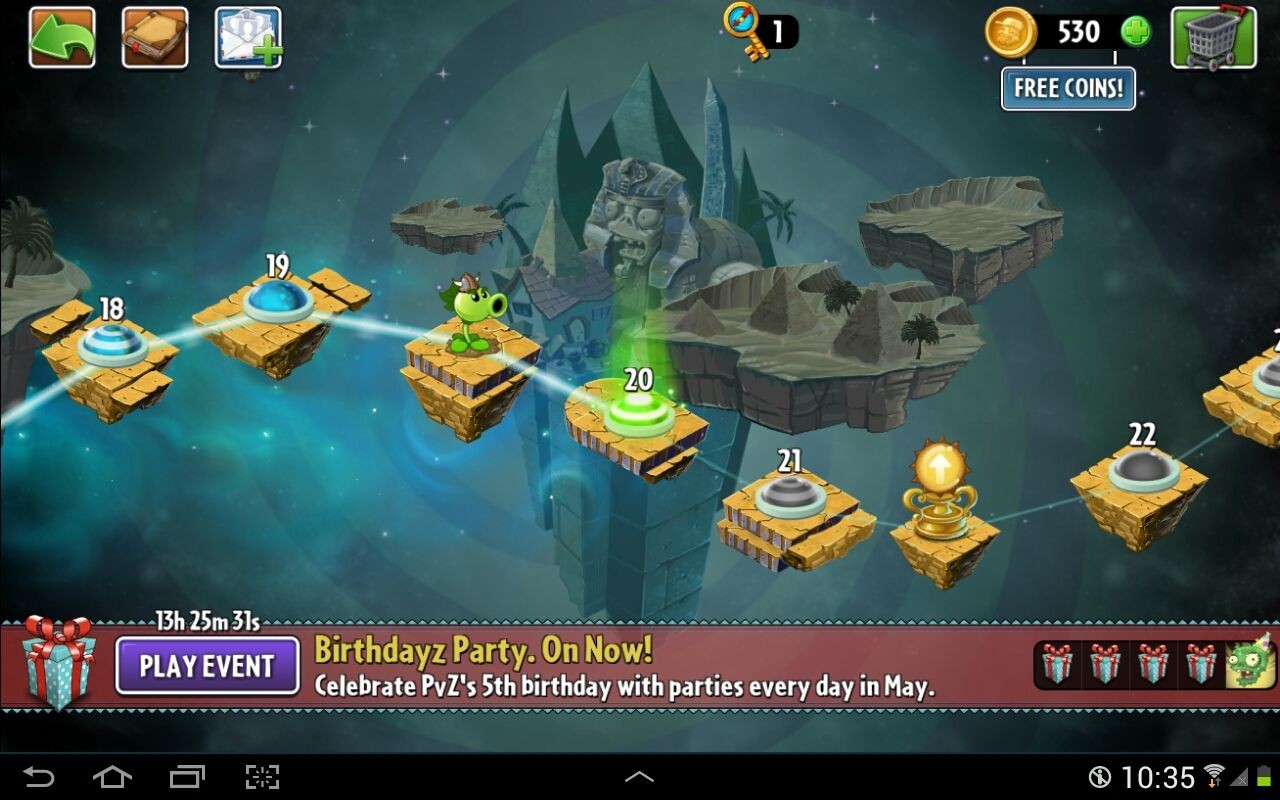Open the almanac book
Image resolution: width=1280 pixels, height=800 pixels.
click(x=155, y=38)
